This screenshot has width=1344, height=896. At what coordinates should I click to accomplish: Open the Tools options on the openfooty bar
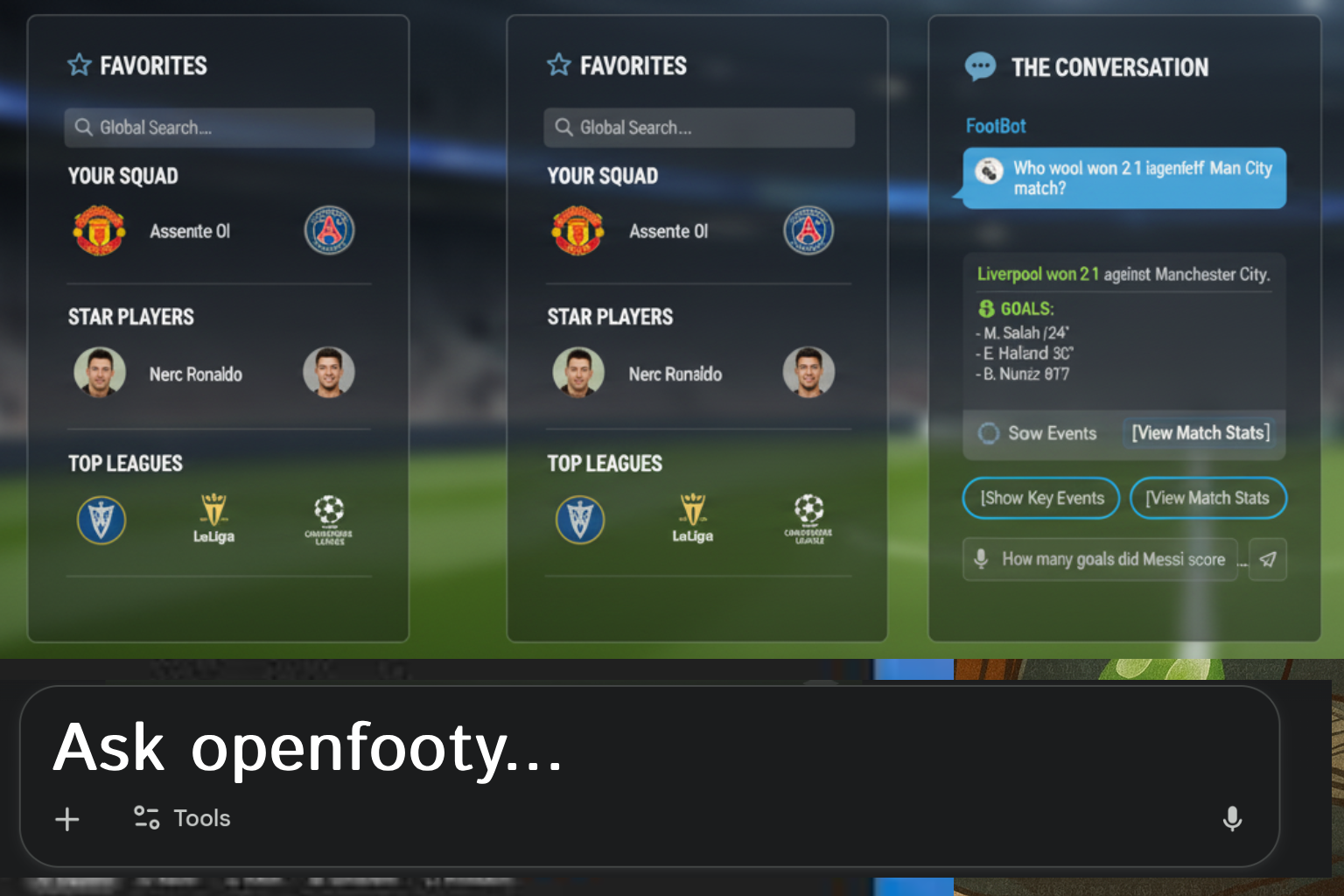coord(180,818)
